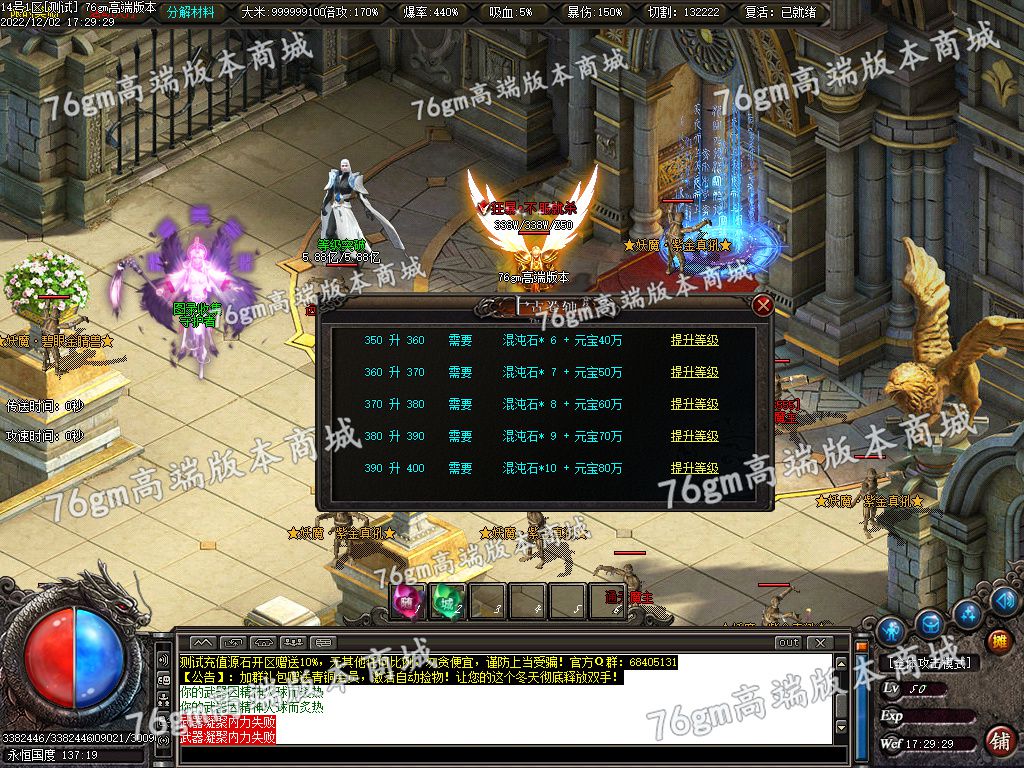Upgrade level from 350 to 360
1024x768 pixels.
click(x=694, y=340)
